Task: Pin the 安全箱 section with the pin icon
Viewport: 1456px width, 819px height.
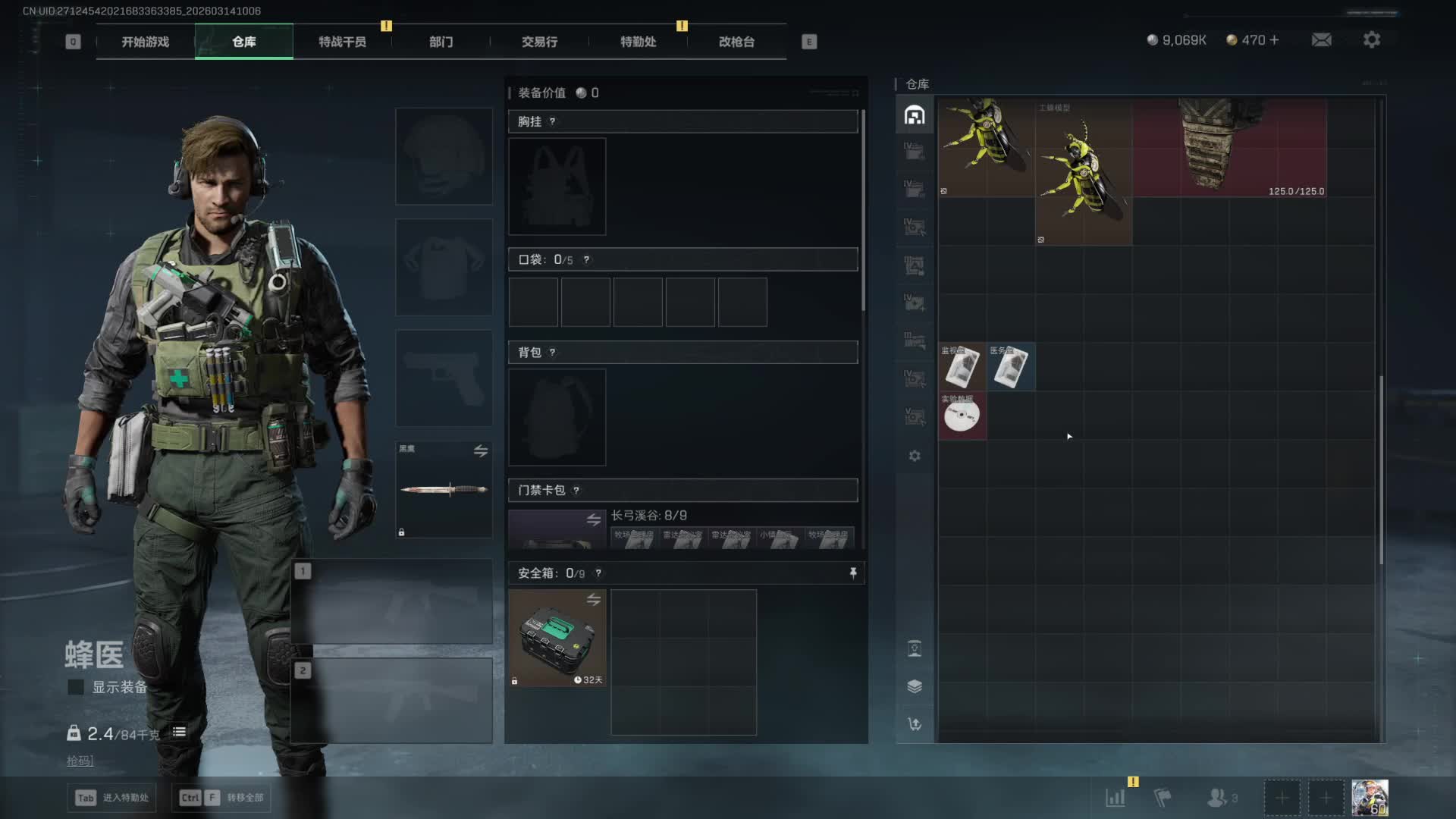Action: coord(853,573)
